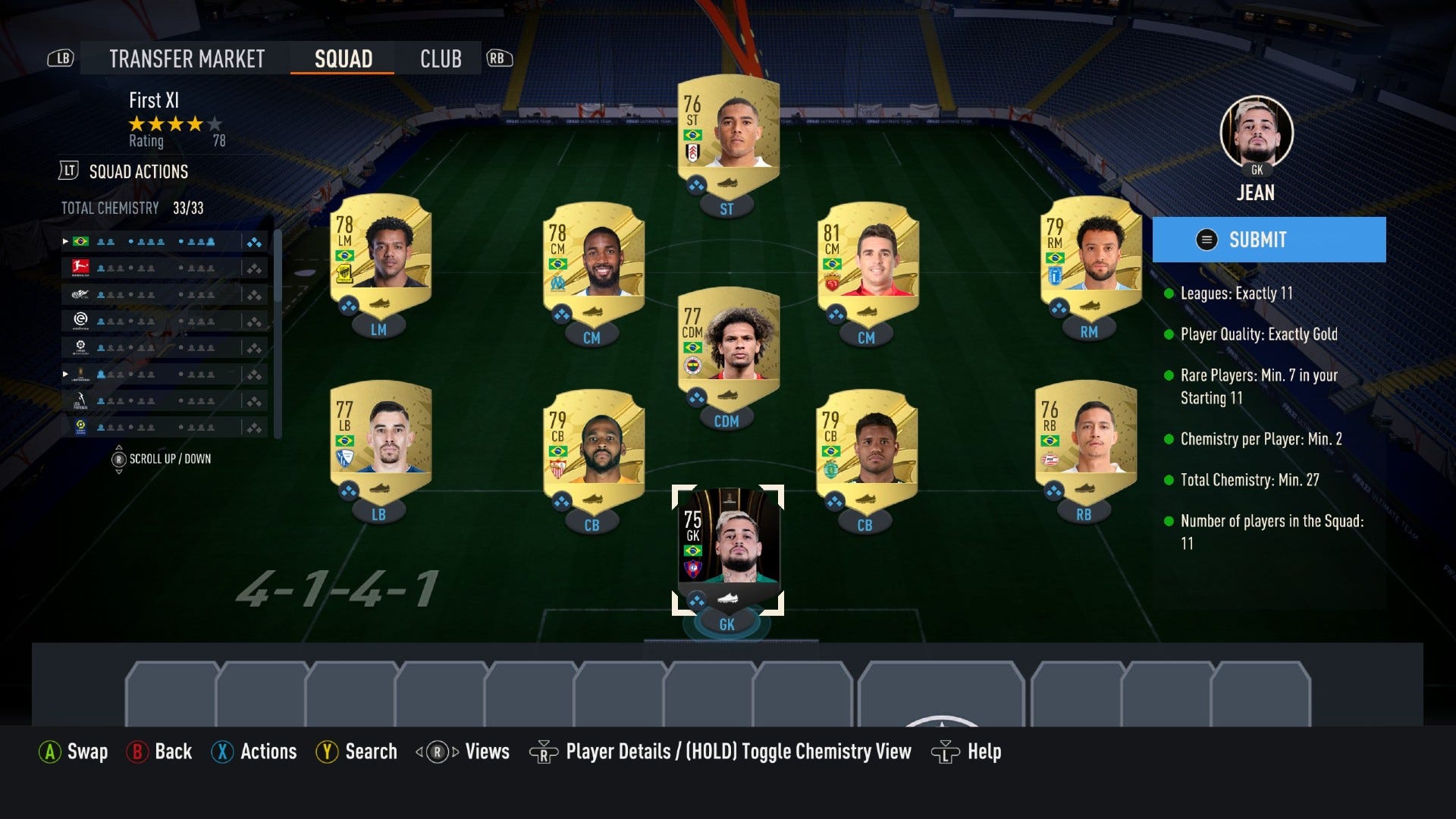
Task: Click the Liga Portugal row to expand details
Action: click(163, 400)
